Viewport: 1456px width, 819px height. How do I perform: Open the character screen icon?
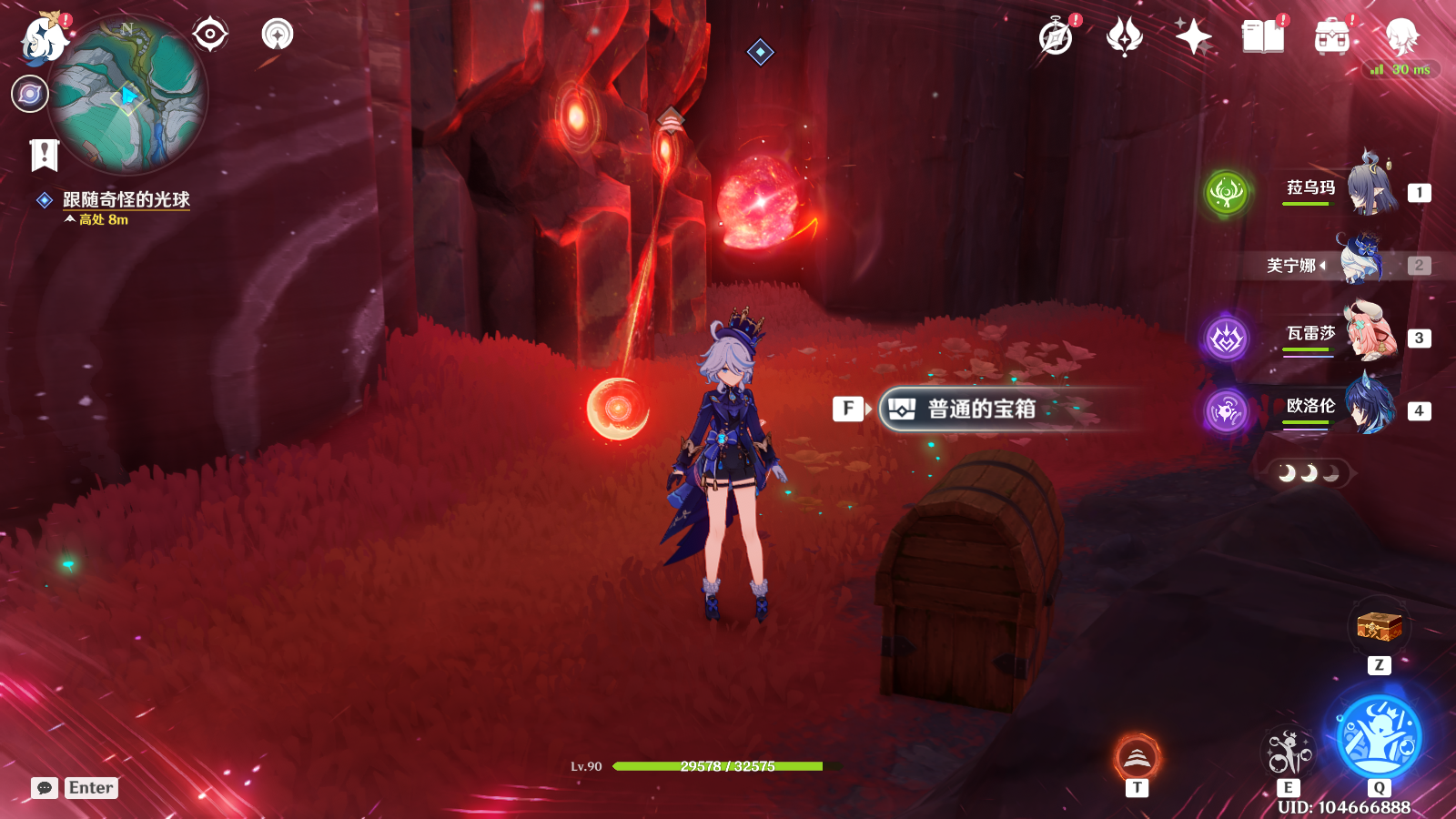pos(1401,37)
